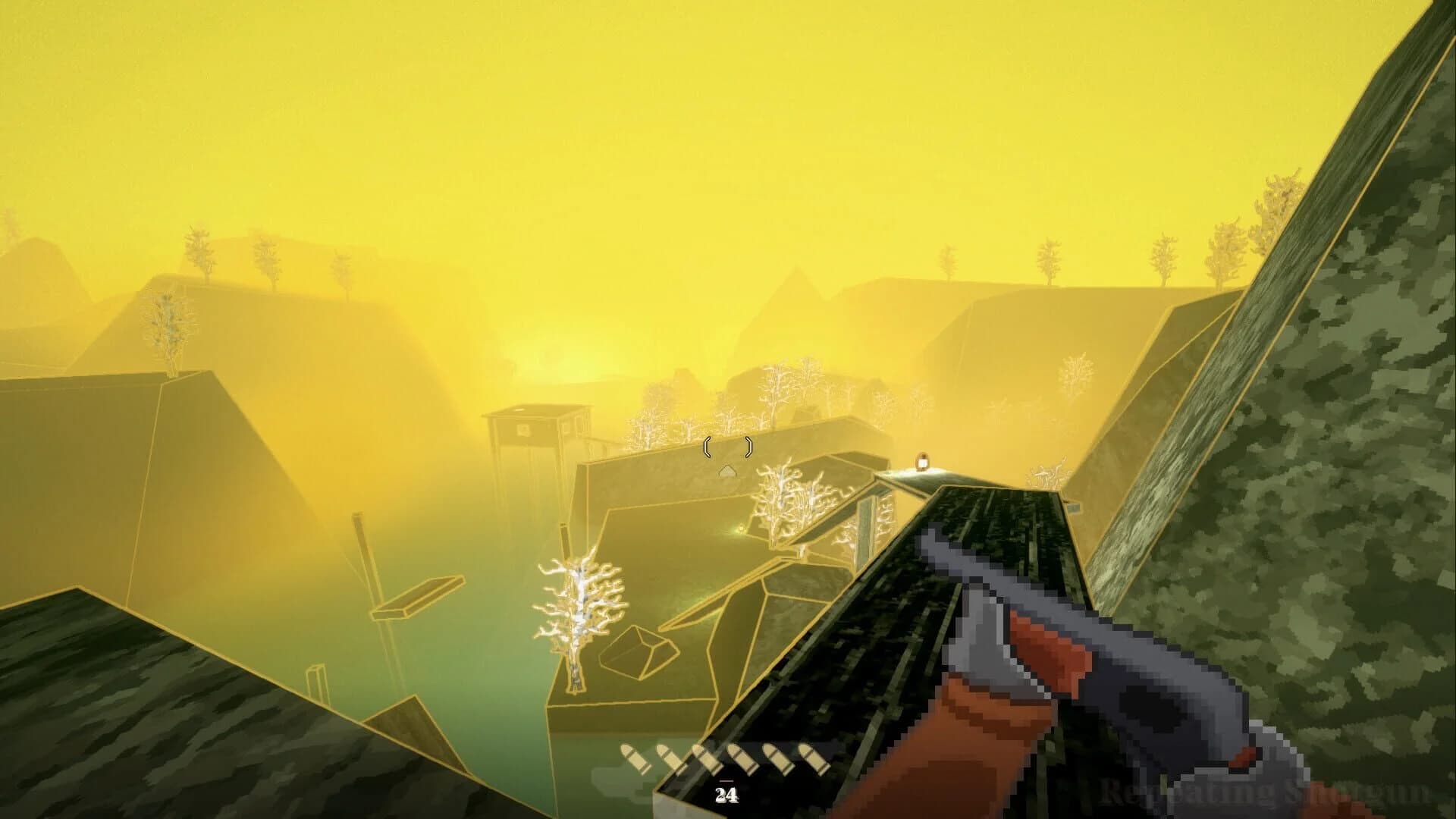Click the third shell icon in the ammo display

point(706,759)
